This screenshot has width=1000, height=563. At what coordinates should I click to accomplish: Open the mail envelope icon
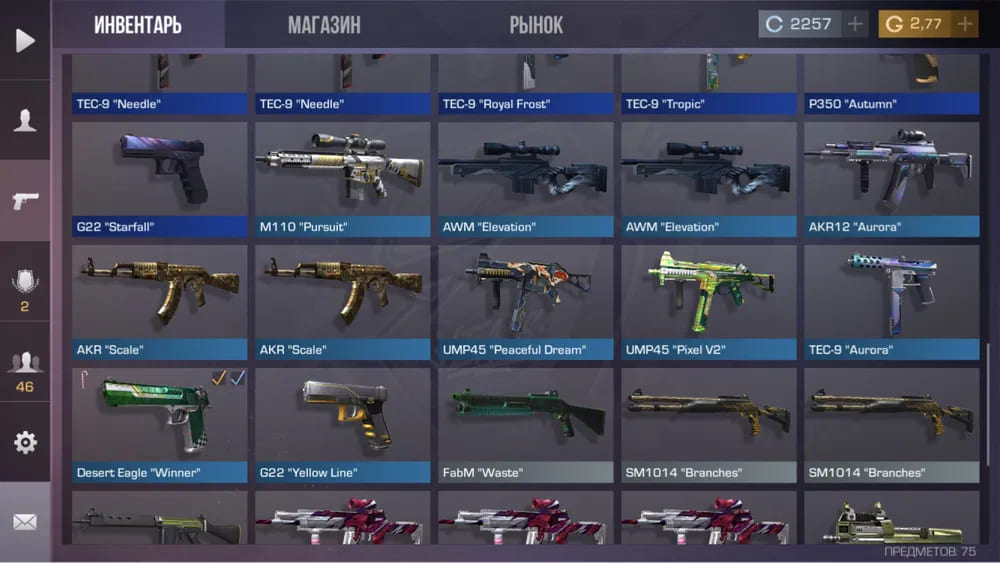point(25,522)
